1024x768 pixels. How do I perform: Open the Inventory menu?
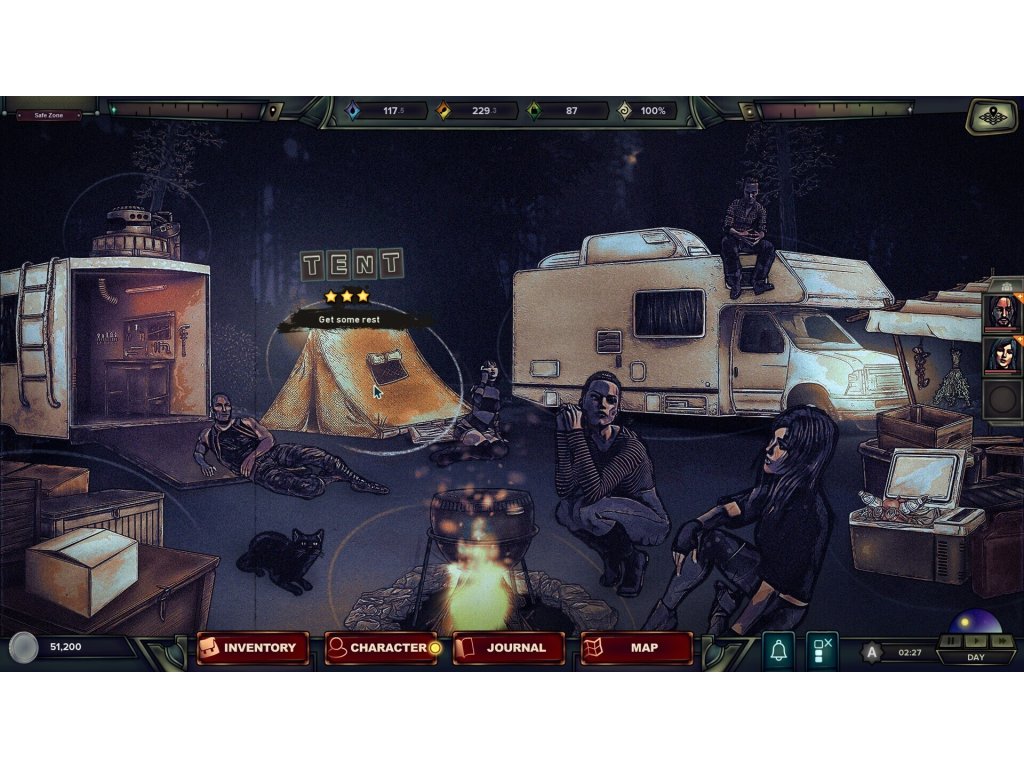[x=252, y=648]
